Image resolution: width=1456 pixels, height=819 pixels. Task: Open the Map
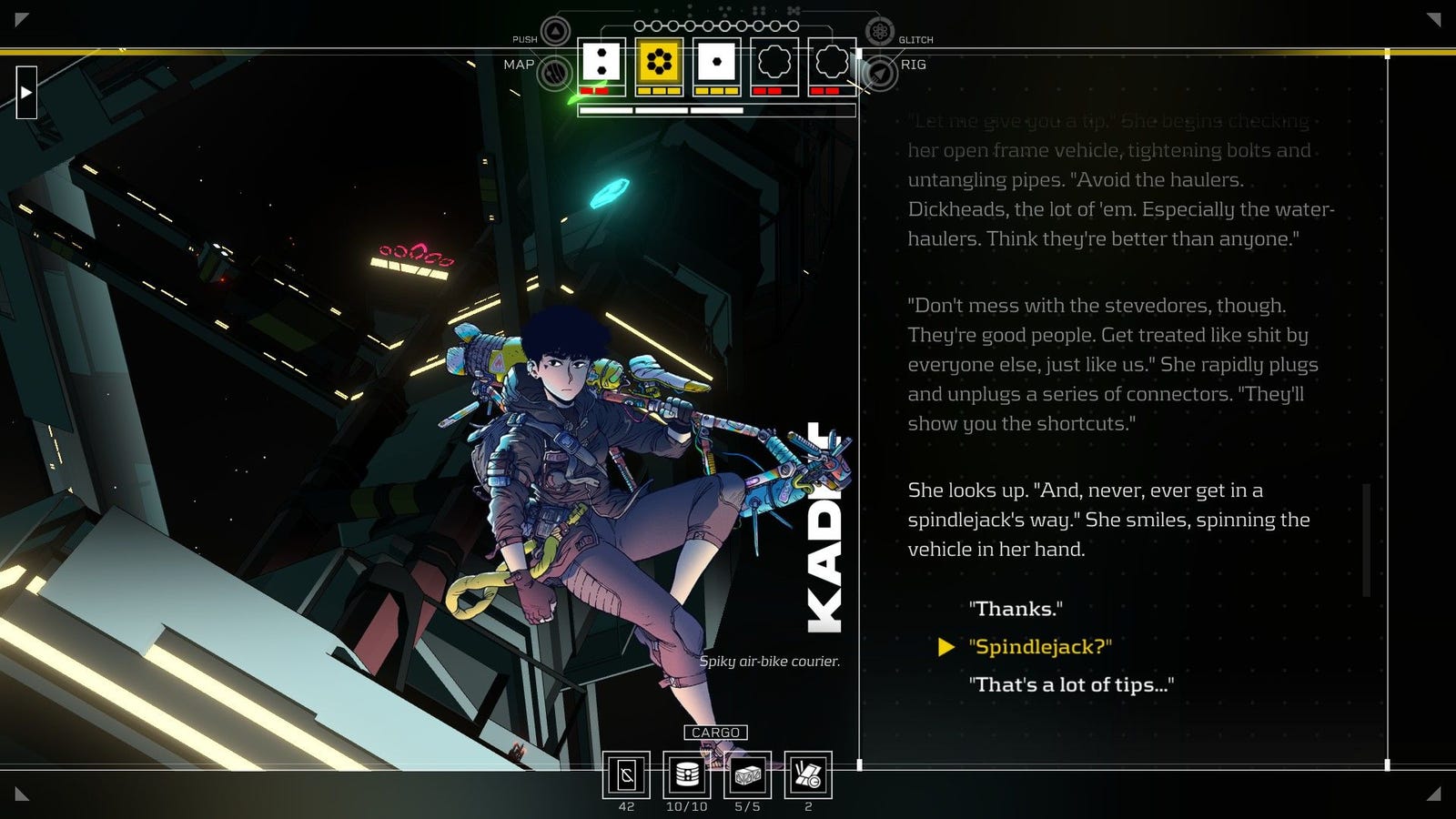pyautogui.click(x=554, y=73)
